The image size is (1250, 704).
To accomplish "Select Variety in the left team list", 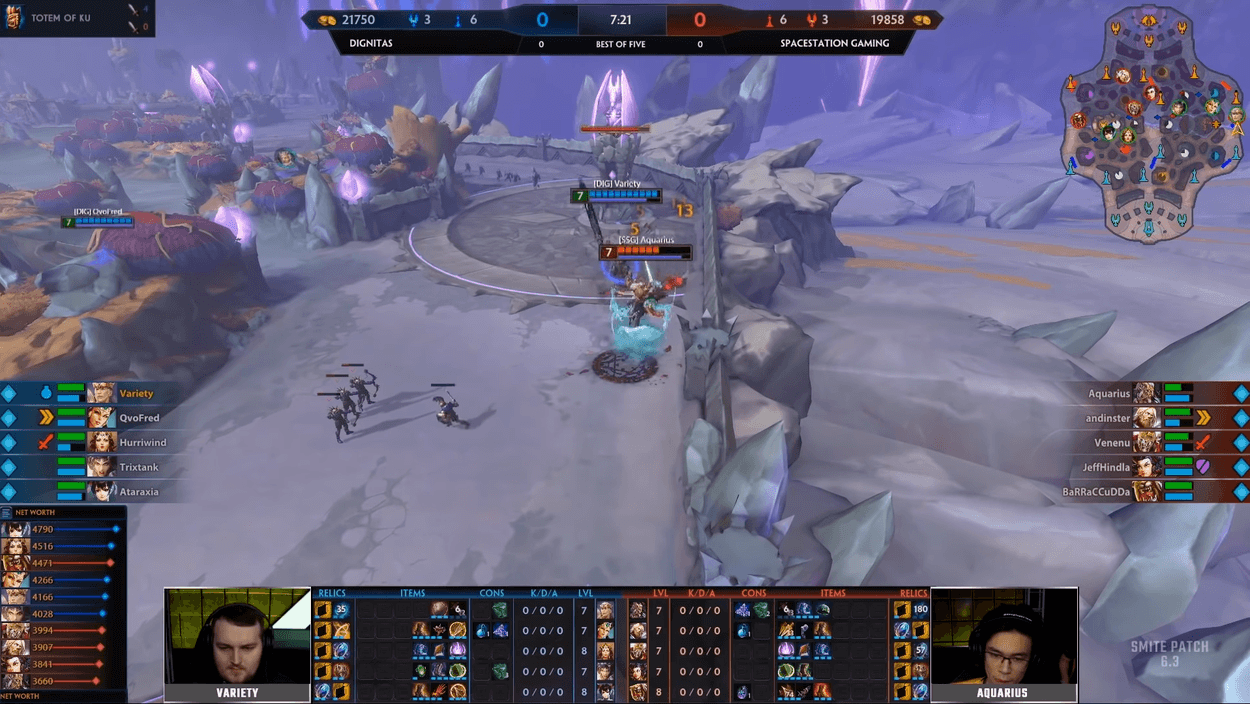I will (x=136, y=394).
